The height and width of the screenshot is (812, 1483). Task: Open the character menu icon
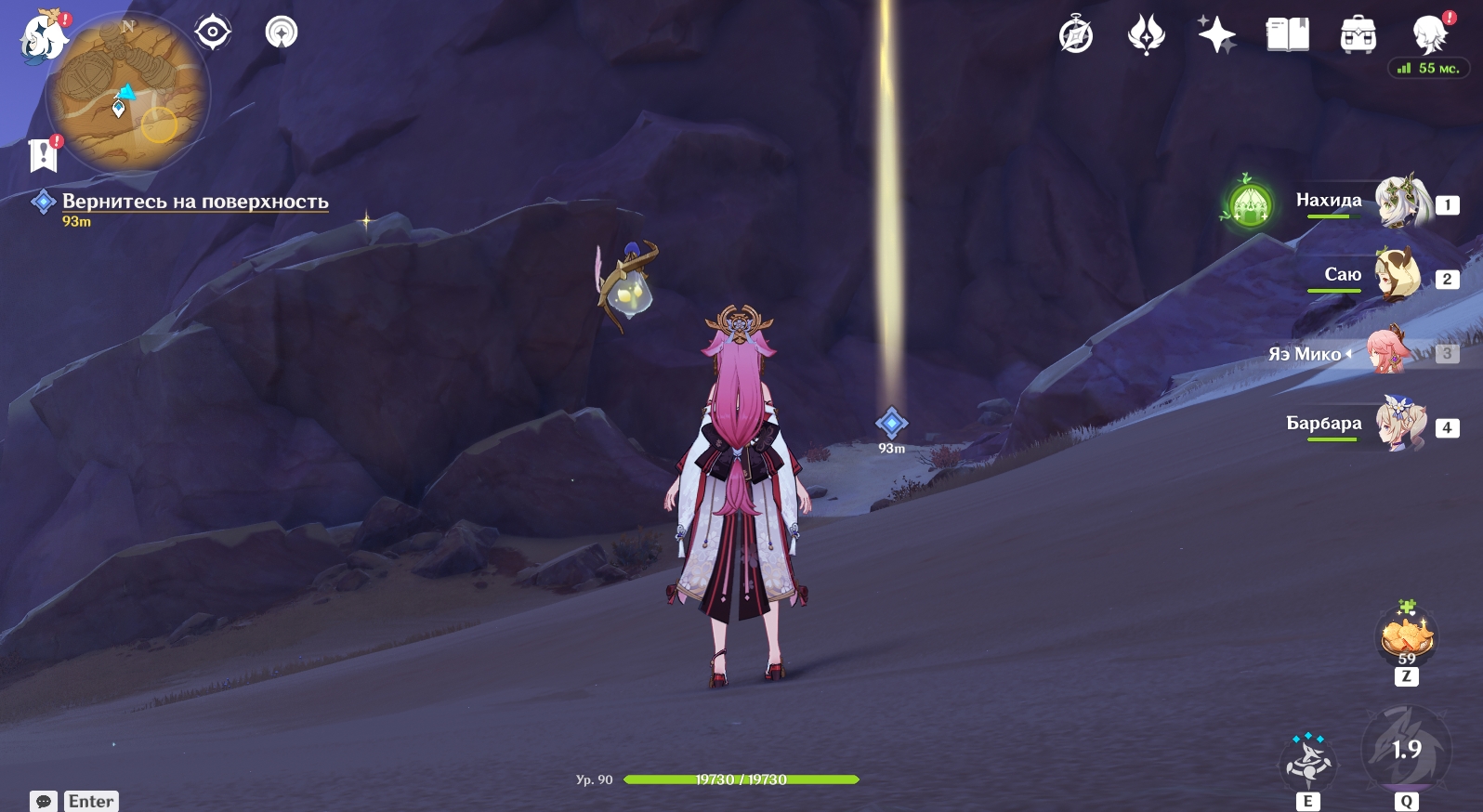pos(1428,35)
